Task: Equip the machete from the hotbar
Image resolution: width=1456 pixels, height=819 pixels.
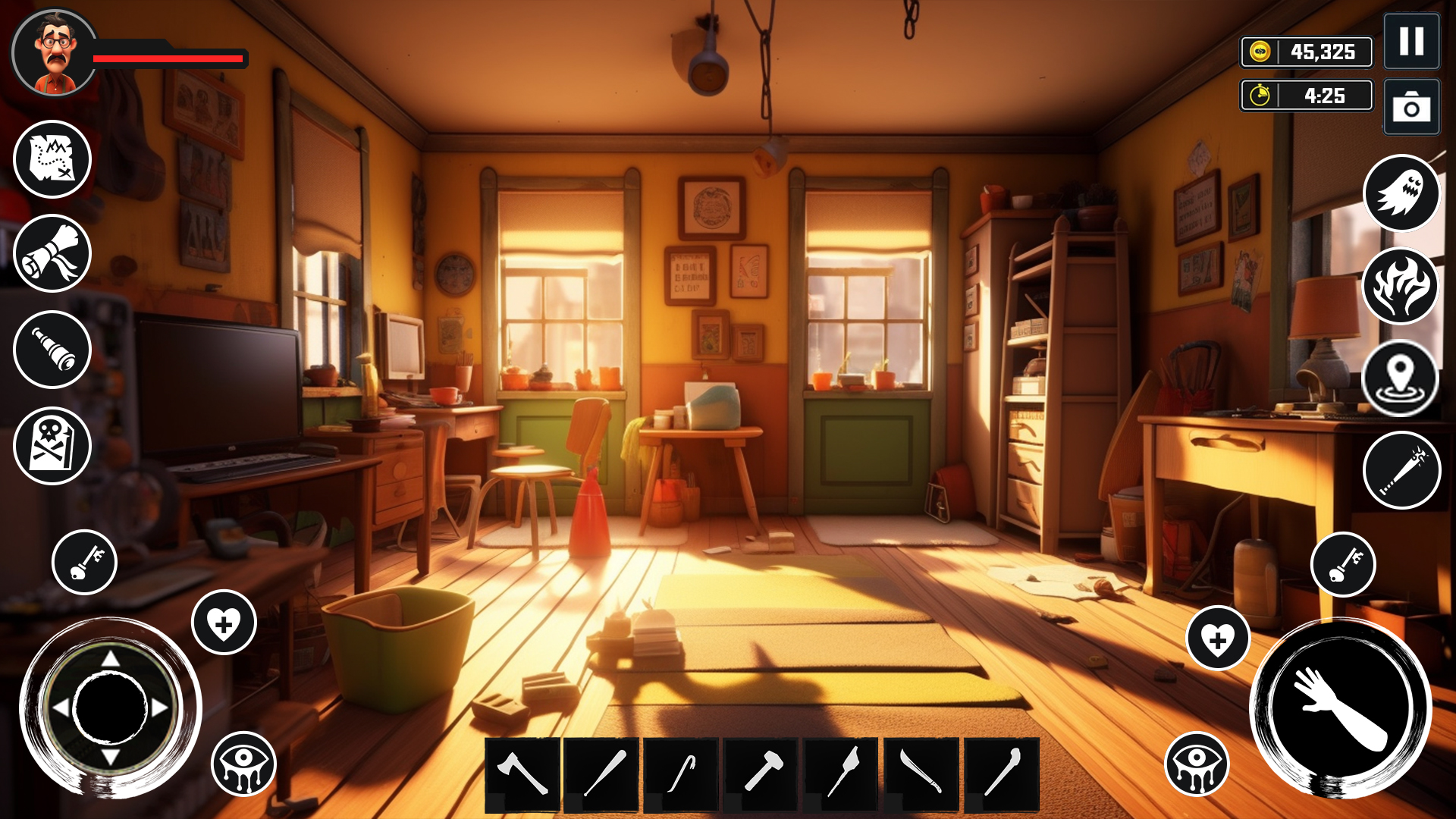Action: (x=921, y=774)
